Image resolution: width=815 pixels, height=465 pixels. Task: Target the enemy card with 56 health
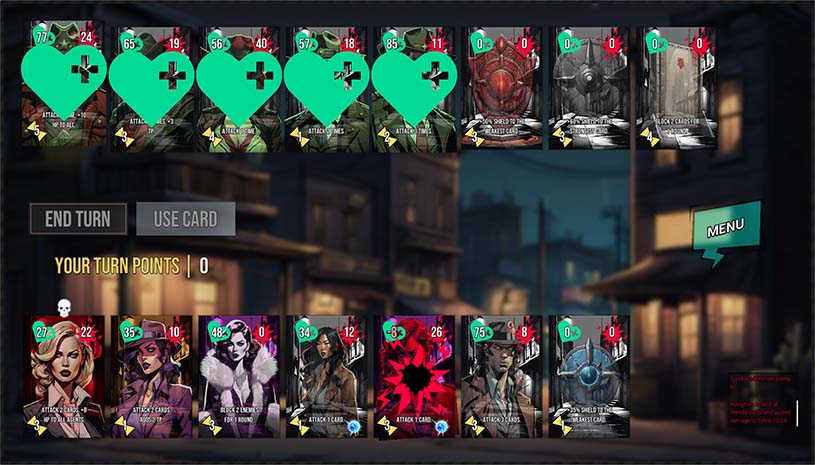(240, 88)
